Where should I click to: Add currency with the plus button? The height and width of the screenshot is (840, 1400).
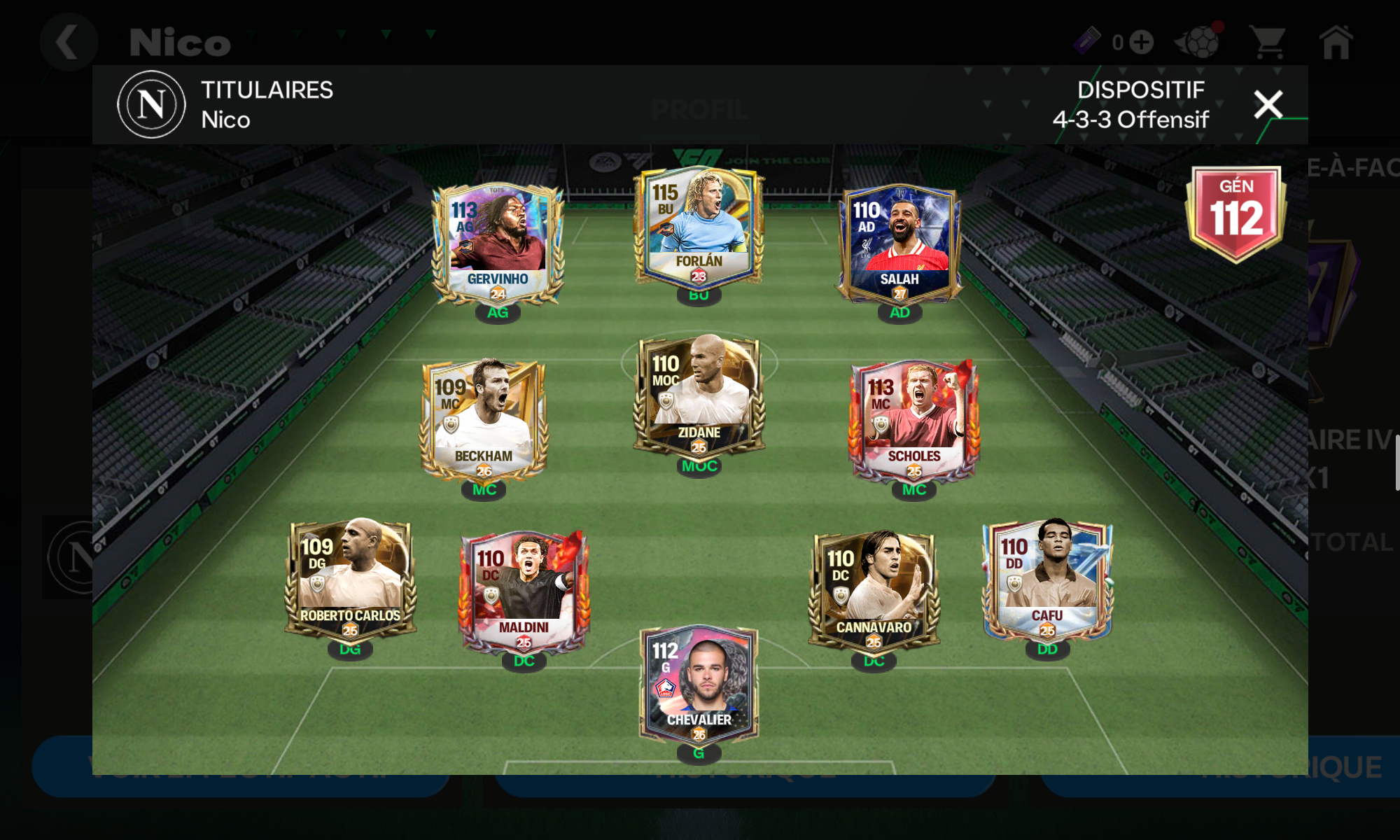pos(1142,43)
